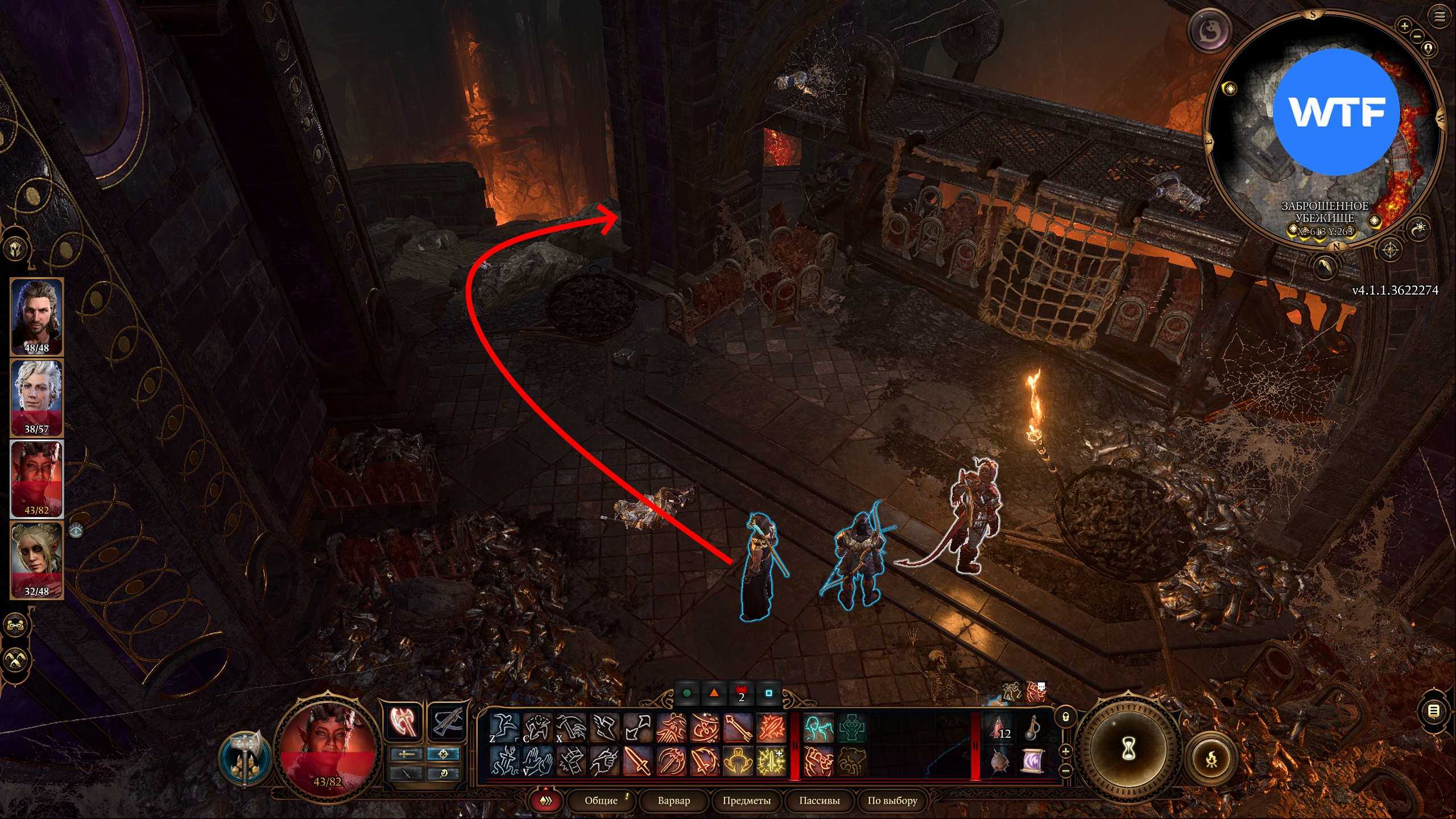Click the hourglass end turn button

click(1128, 748)
